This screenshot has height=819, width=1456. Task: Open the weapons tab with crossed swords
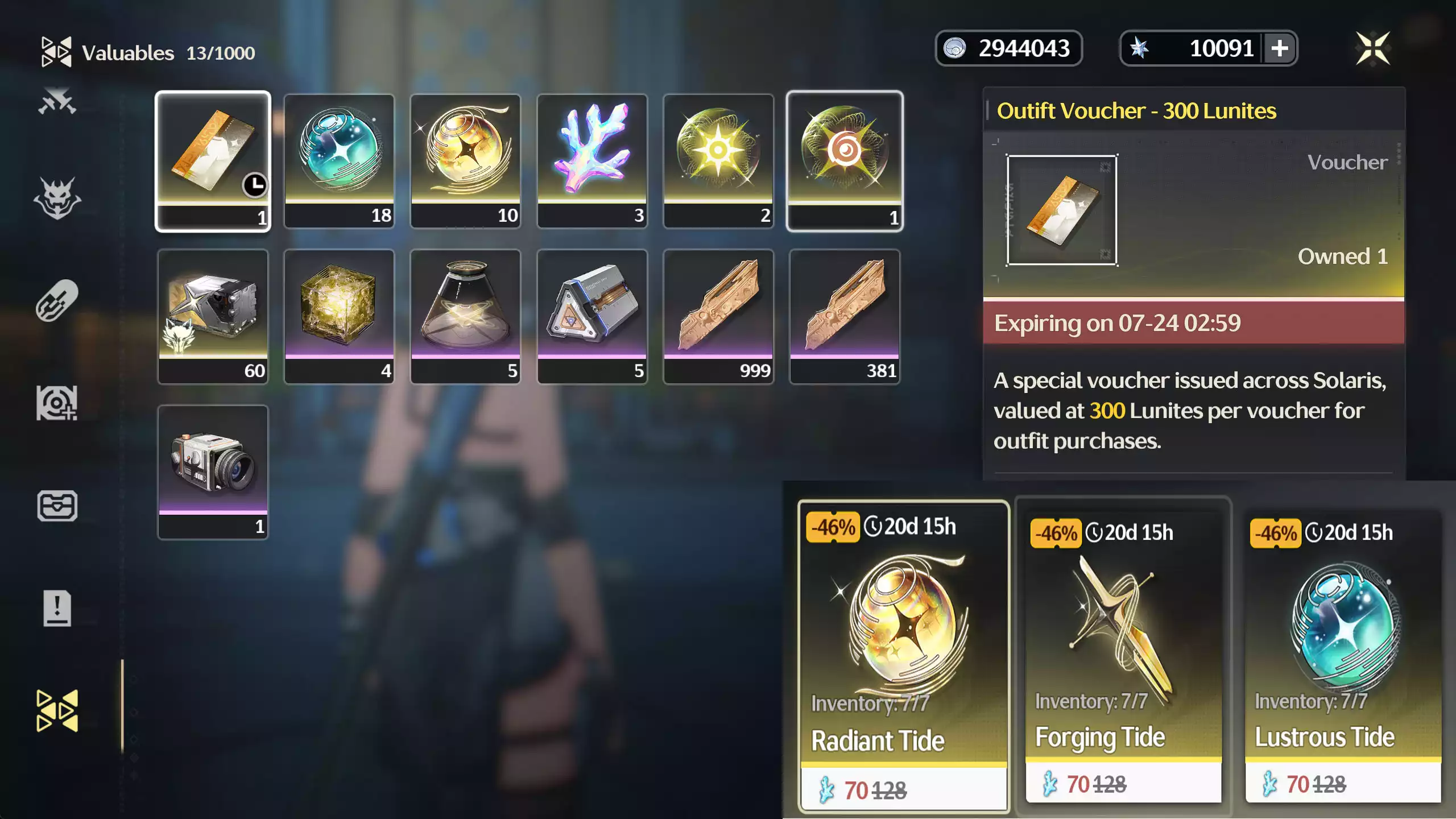[x=57, y=102]
